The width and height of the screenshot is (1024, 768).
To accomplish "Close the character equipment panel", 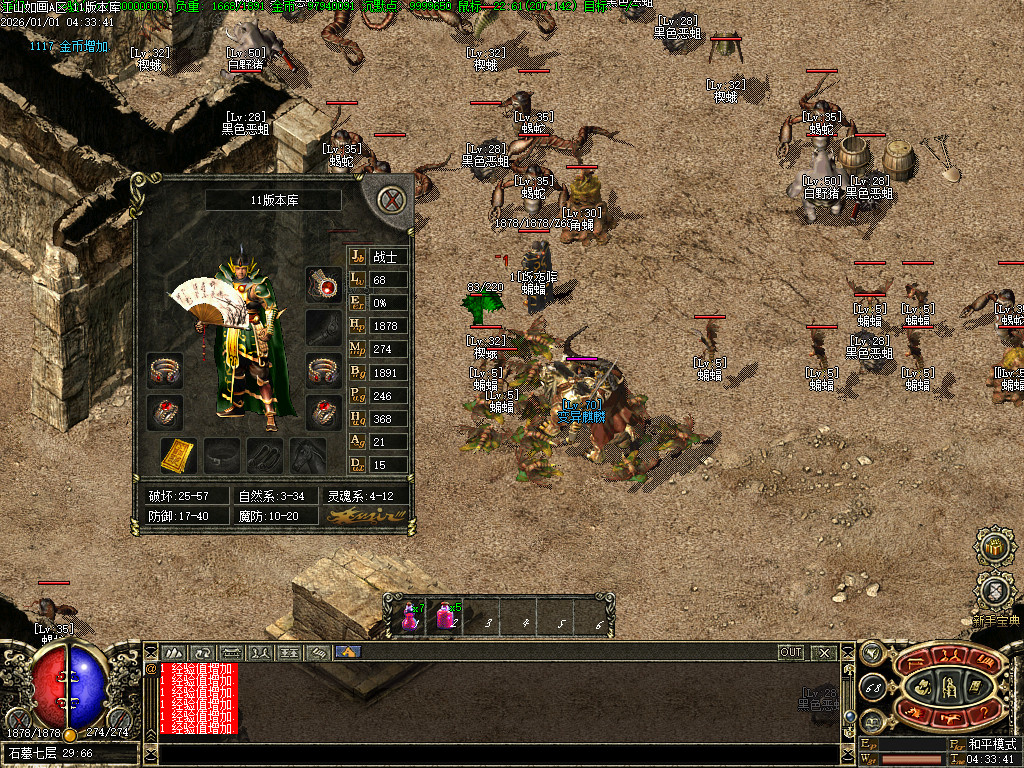I will tap(393, 199).
